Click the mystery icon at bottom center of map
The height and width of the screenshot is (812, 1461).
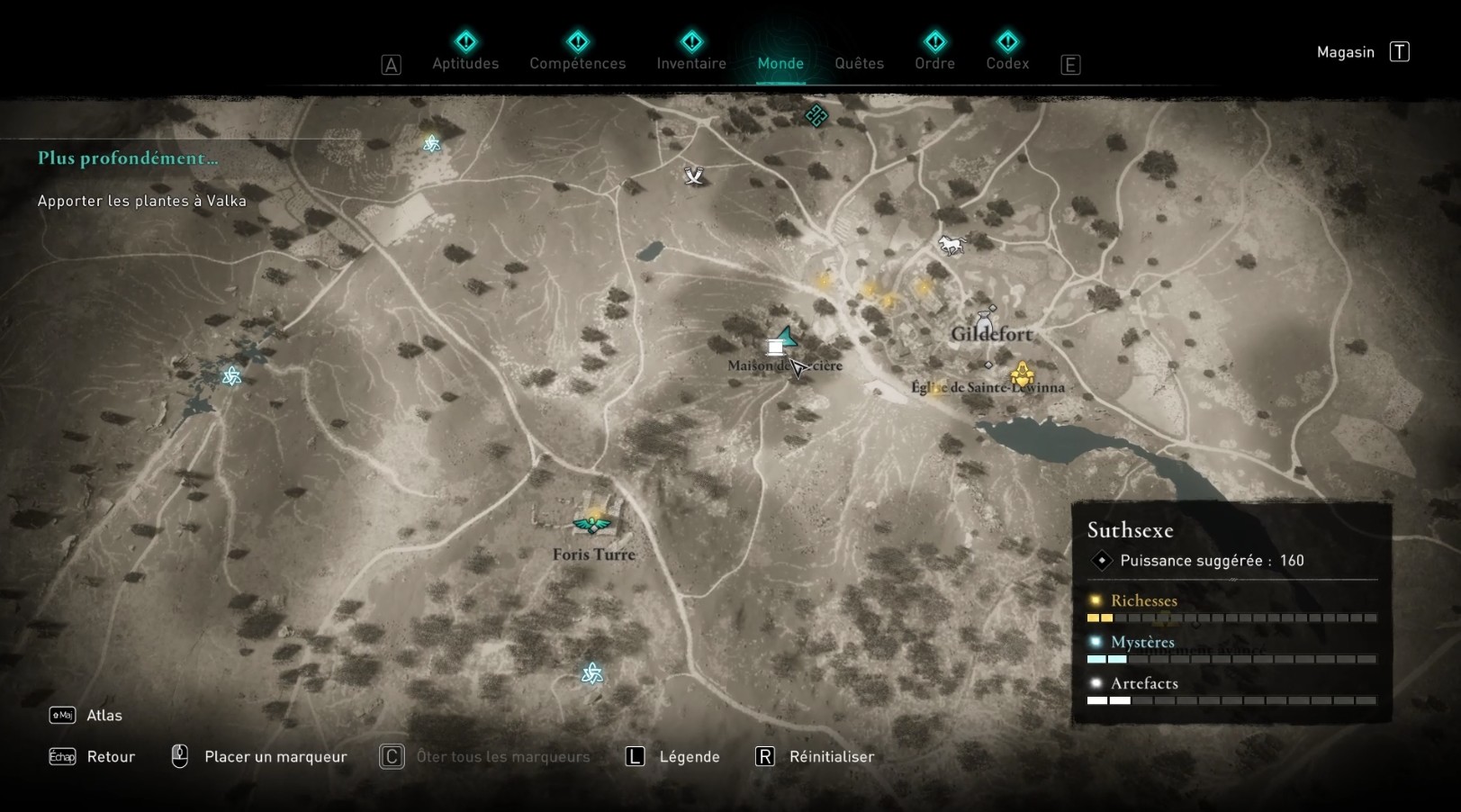pos(591,672)
